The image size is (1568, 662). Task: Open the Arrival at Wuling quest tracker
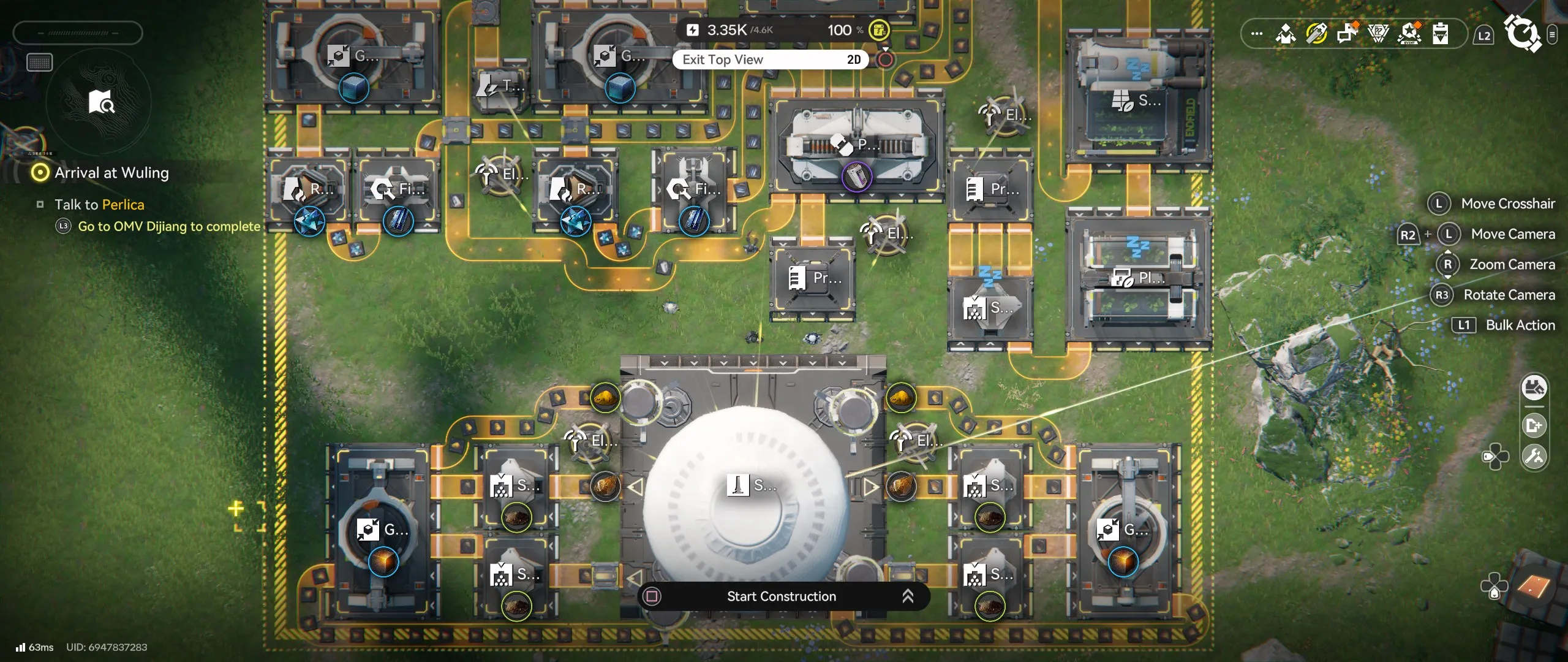(x=111, y=173)
